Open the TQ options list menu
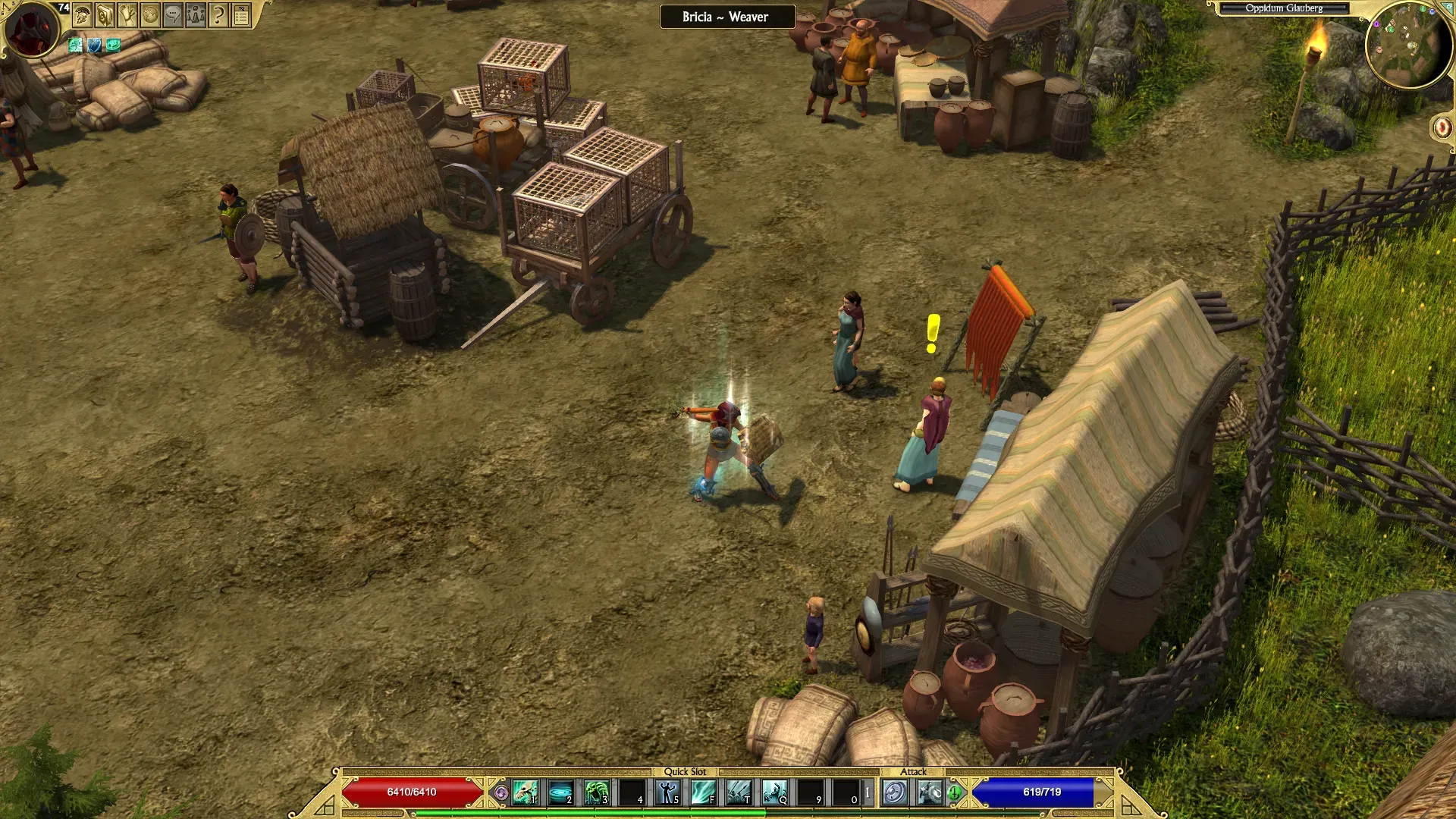Viewport: 1456px width, 819px height. coord(241,14)
